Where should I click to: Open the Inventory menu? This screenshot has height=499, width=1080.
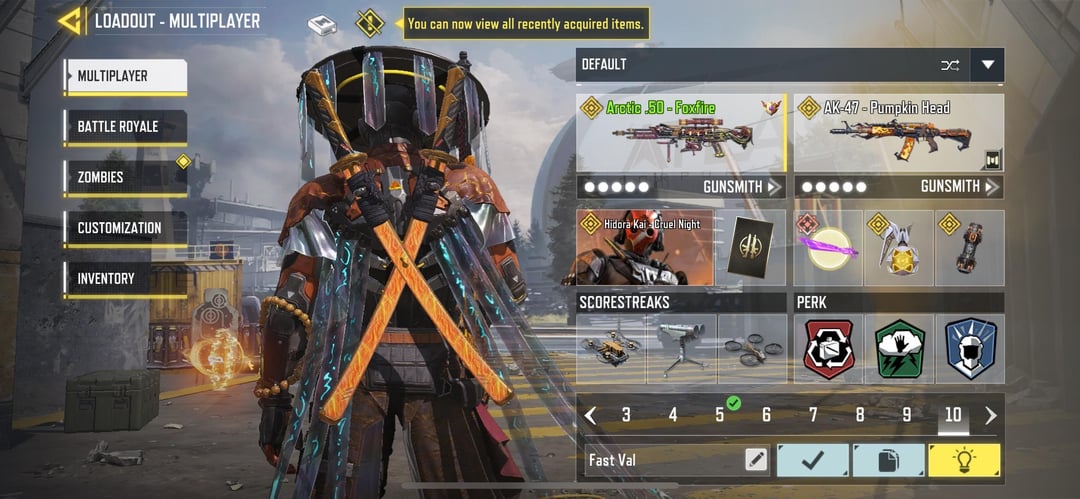125,279
